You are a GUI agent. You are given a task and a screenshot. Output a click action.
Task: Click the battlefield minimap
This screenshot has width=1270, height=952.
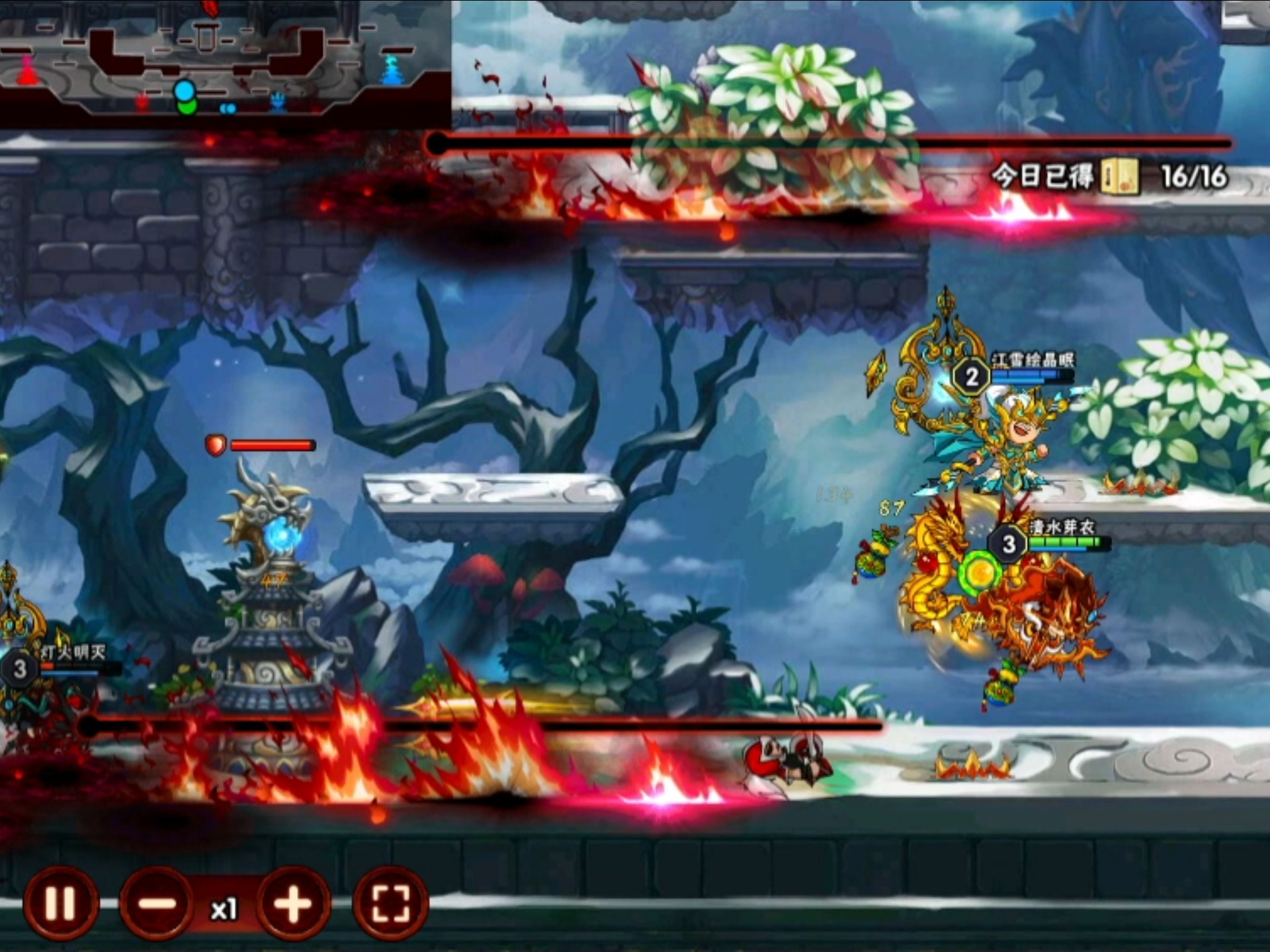pyautogui.click(x=225, y=63)
